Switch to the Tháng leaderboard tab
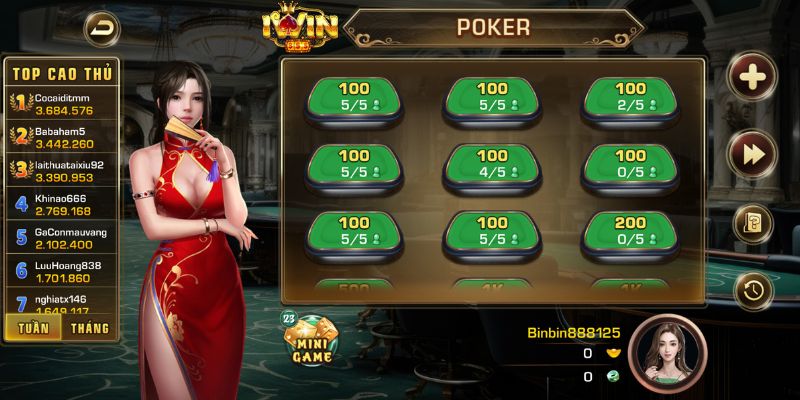This screenshot has height=400, width=800. (x=90, y=327)
